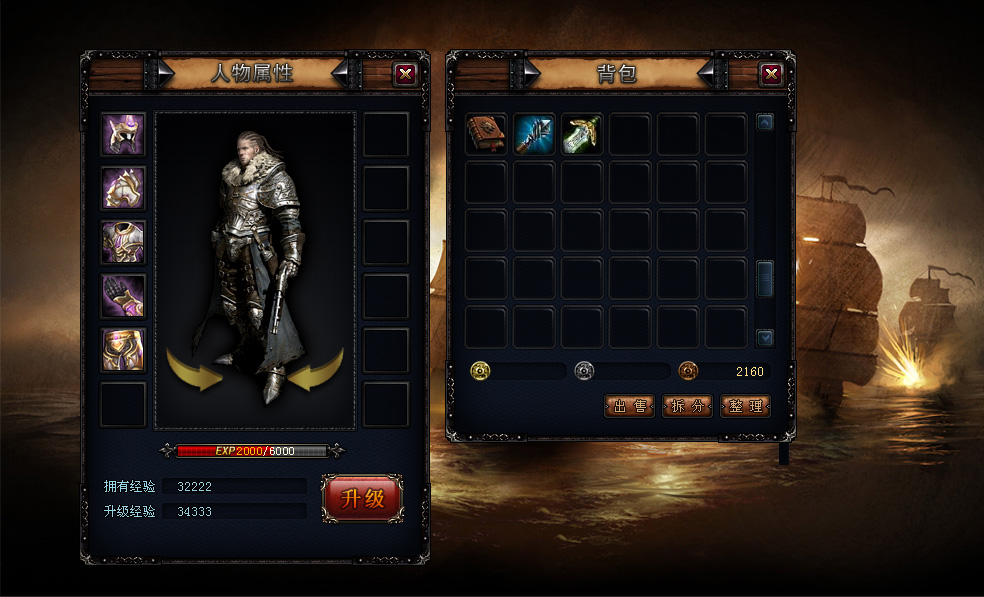The image size is (984, 597).
Task: Sell items with the 出售 button
Action: [x=630, y=406]
